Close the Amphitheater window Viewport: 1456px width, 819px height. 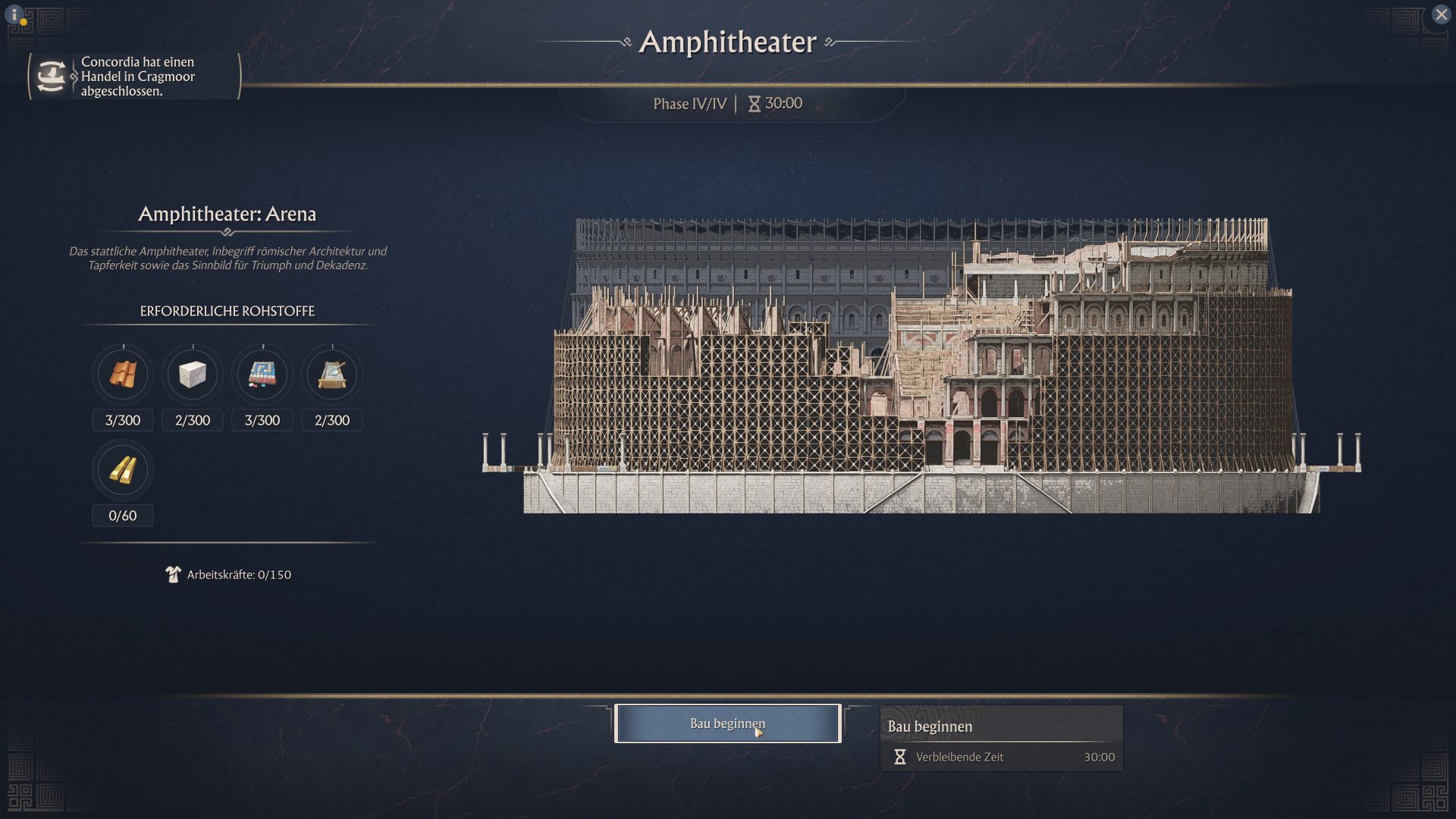(x=1441, y=14)
